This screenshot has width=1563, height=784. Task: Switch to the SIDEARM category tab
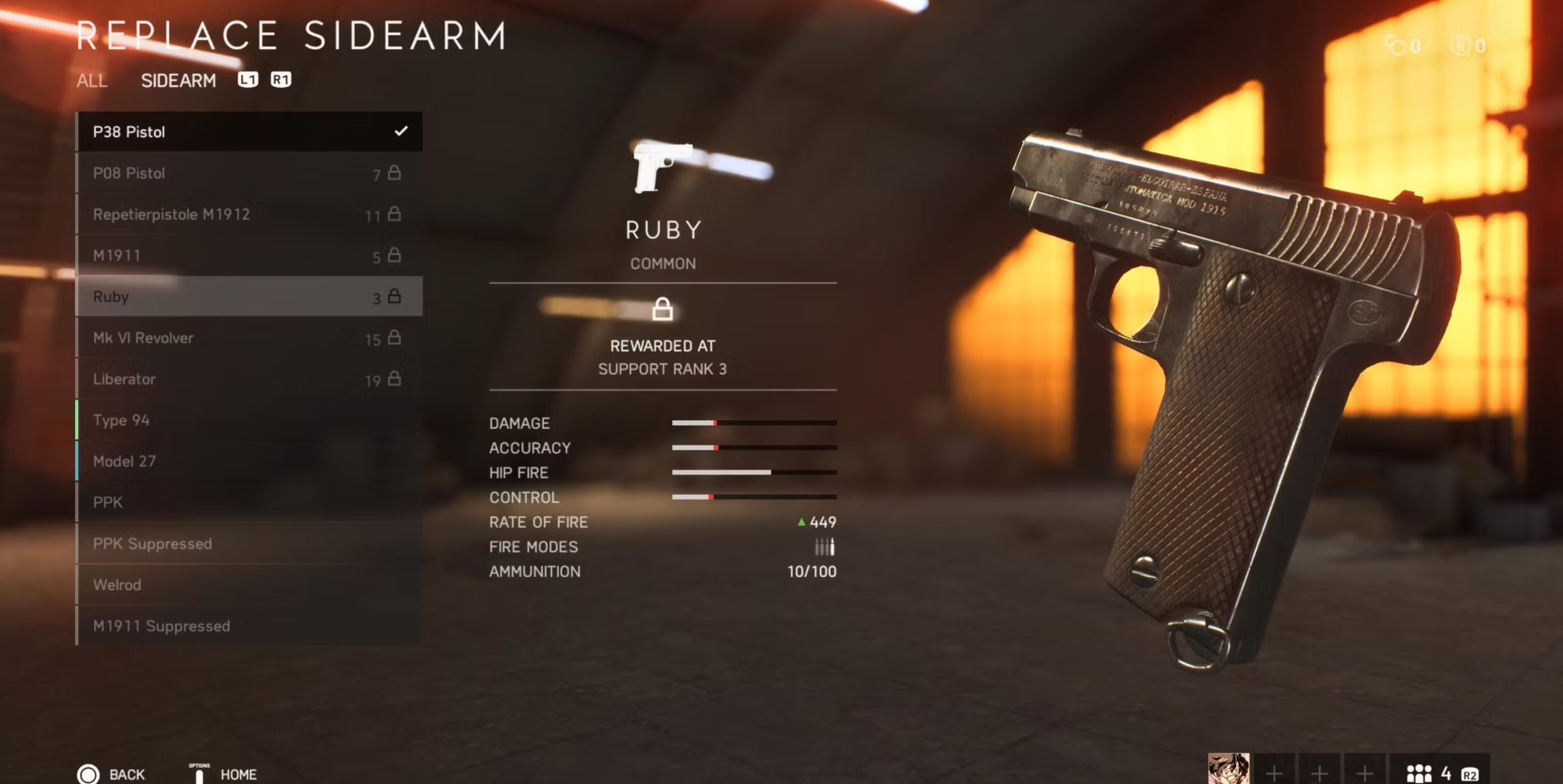point(178,81)
